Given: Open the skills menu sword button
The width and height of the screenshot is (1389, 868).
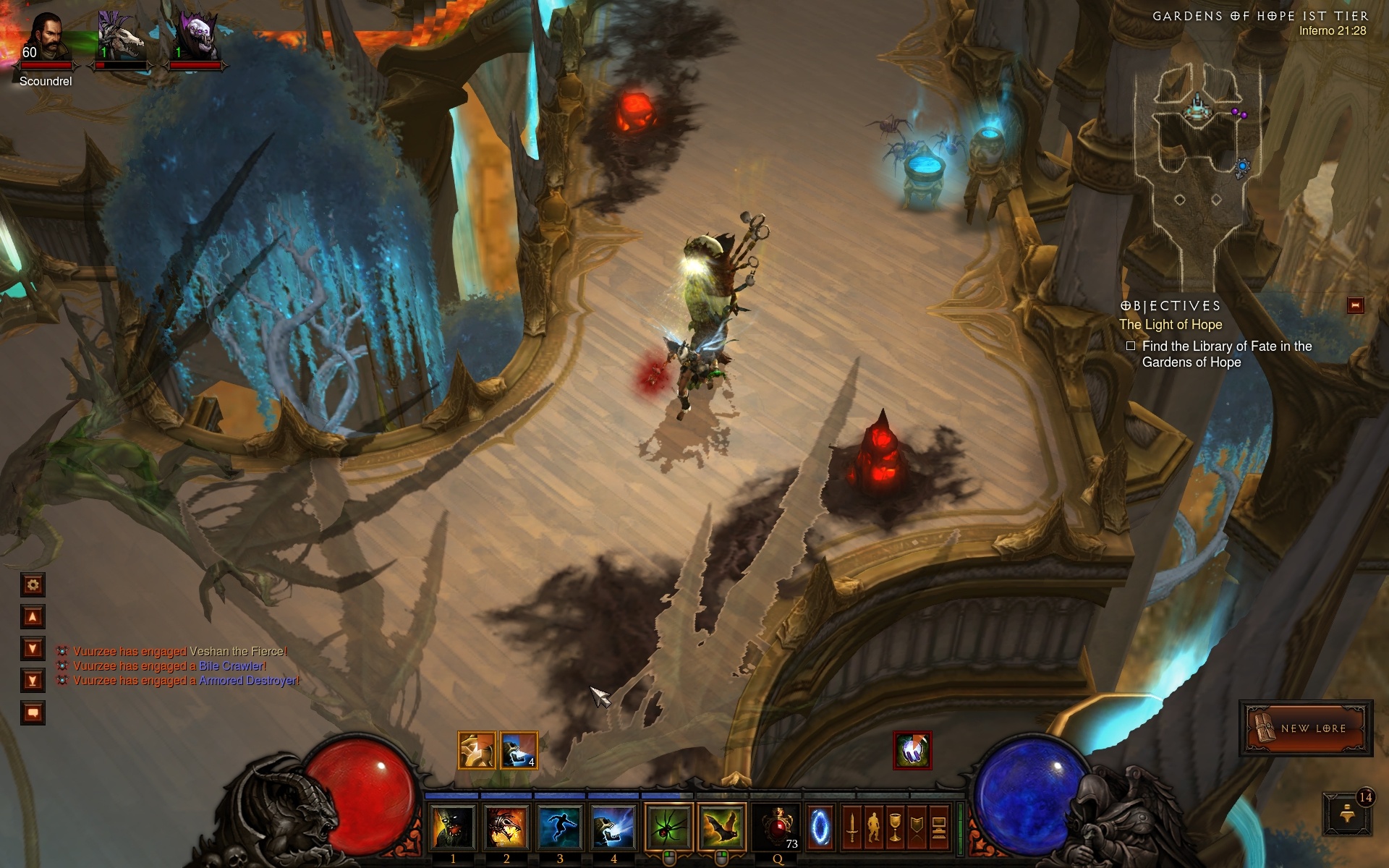Looking at the screenshot, I should [852, 827].
